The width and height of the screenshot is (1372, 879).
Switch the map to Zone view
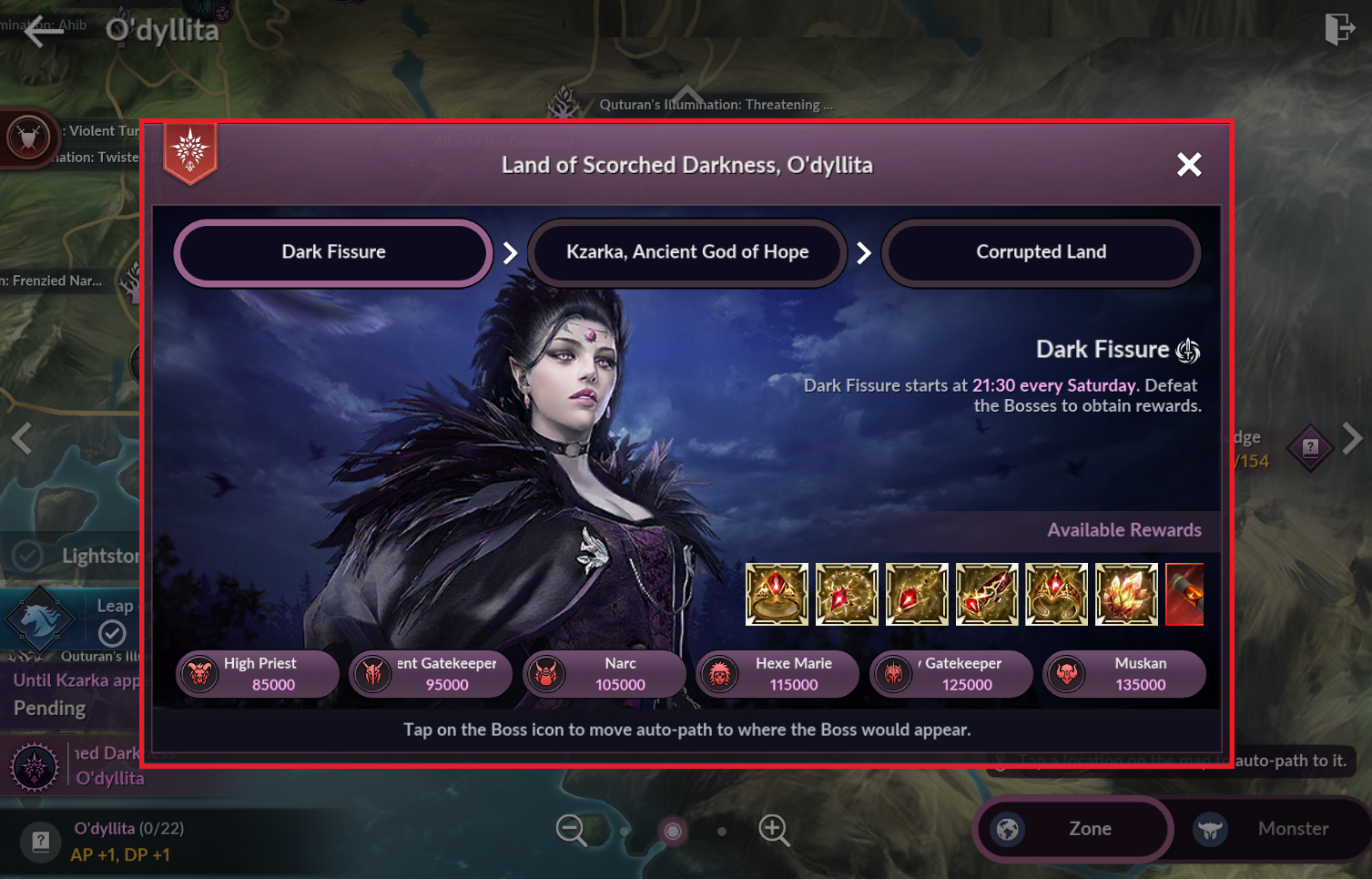pos(1072,829)
